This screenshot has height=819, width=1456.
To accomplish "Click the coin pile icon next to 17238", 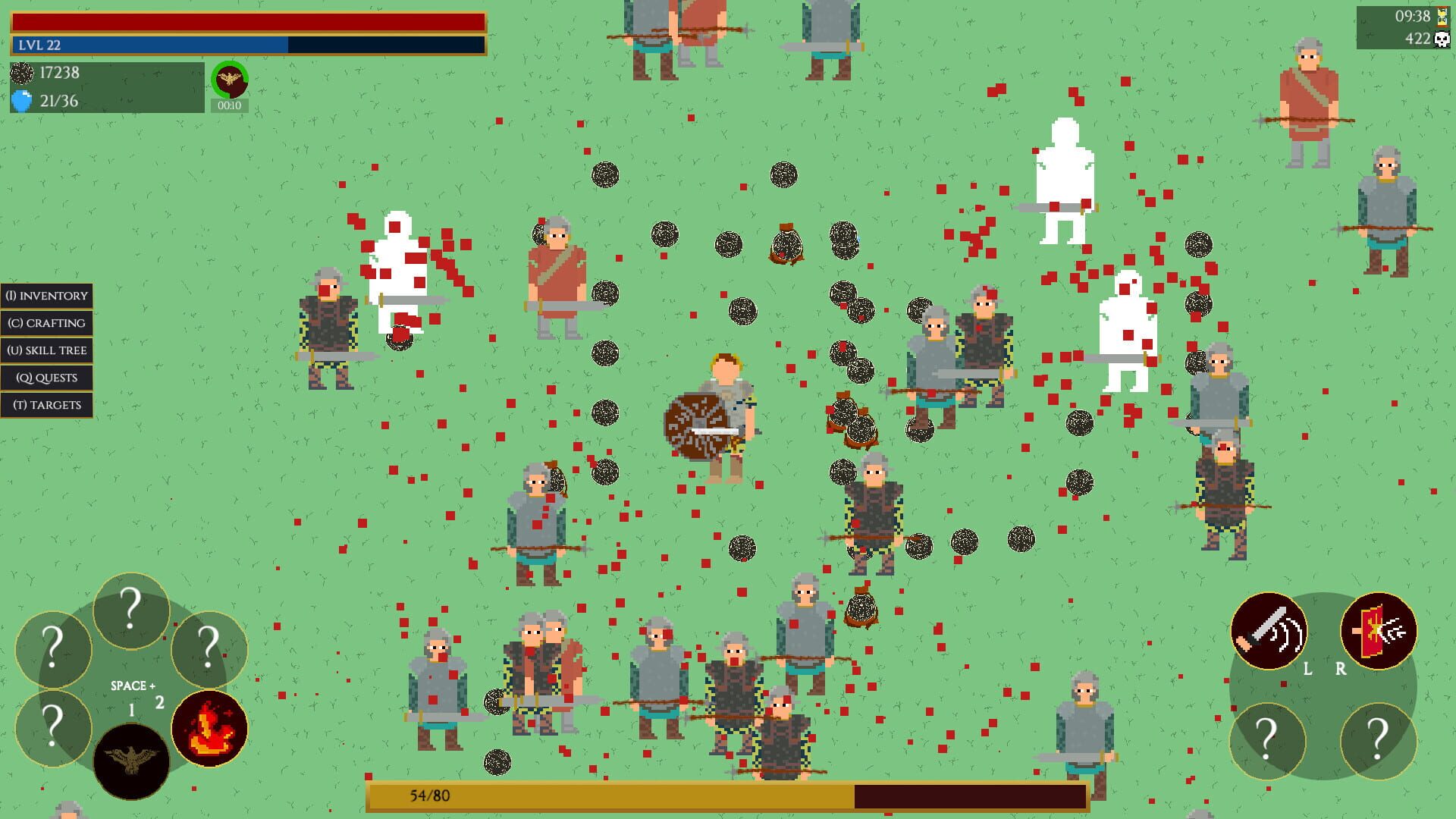I will click(x=21, y=74).
